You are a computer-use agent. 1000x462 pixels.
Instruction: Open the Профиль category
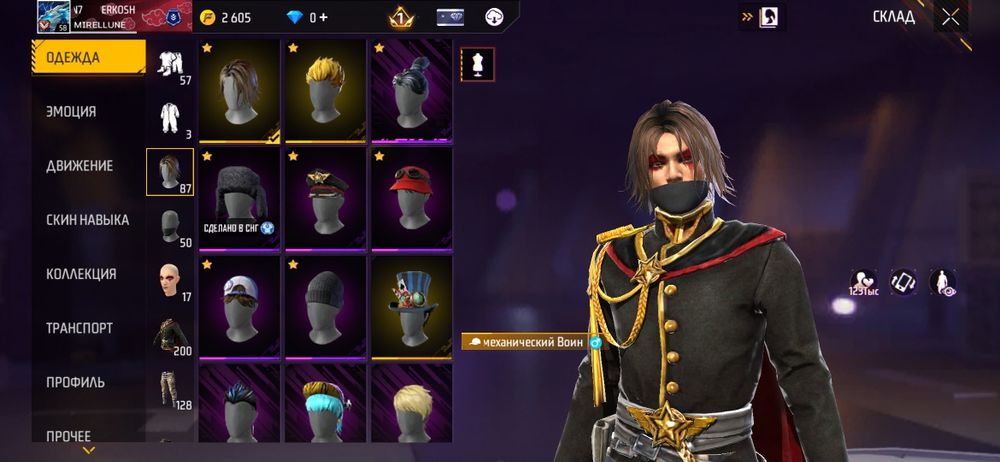75,382
